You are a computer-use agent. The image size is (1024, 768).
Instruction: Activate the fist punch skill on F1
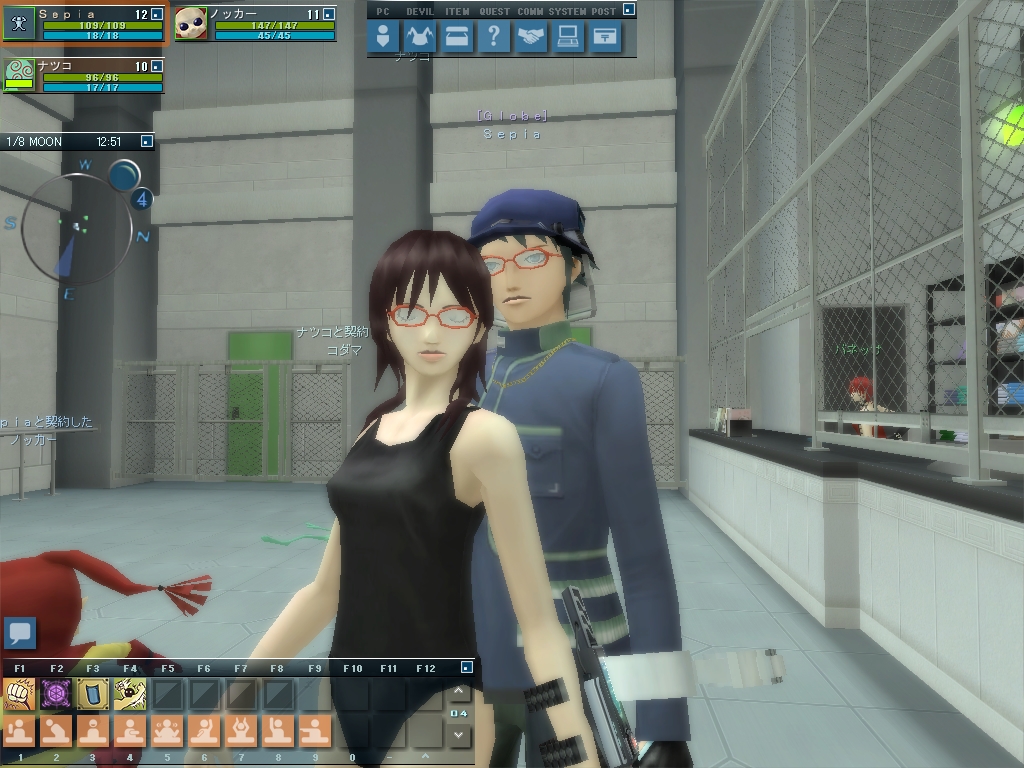19,693
